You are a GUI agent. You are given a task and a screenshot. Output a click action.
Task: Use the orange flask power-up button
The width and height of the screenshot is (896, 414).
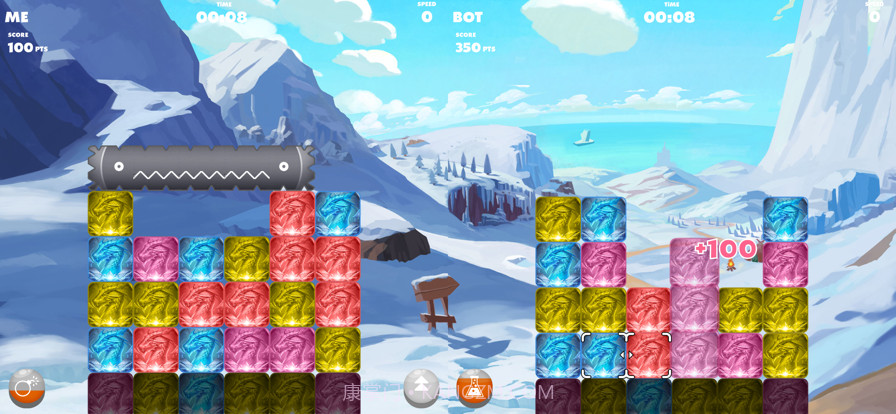click(474, 388)
